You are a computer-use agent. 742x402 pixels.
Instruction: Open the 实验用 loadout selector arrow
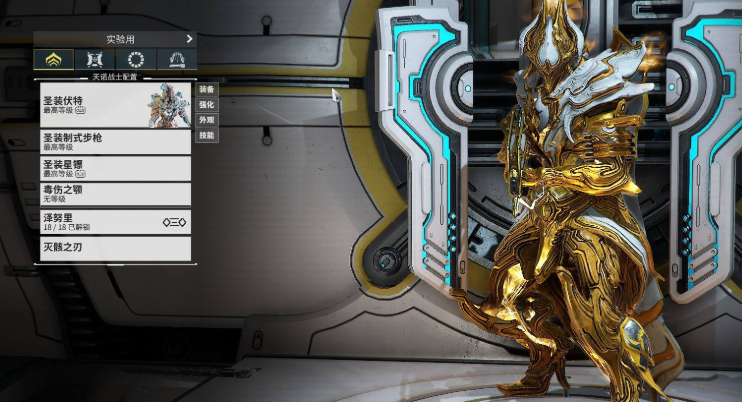point(189,39)
